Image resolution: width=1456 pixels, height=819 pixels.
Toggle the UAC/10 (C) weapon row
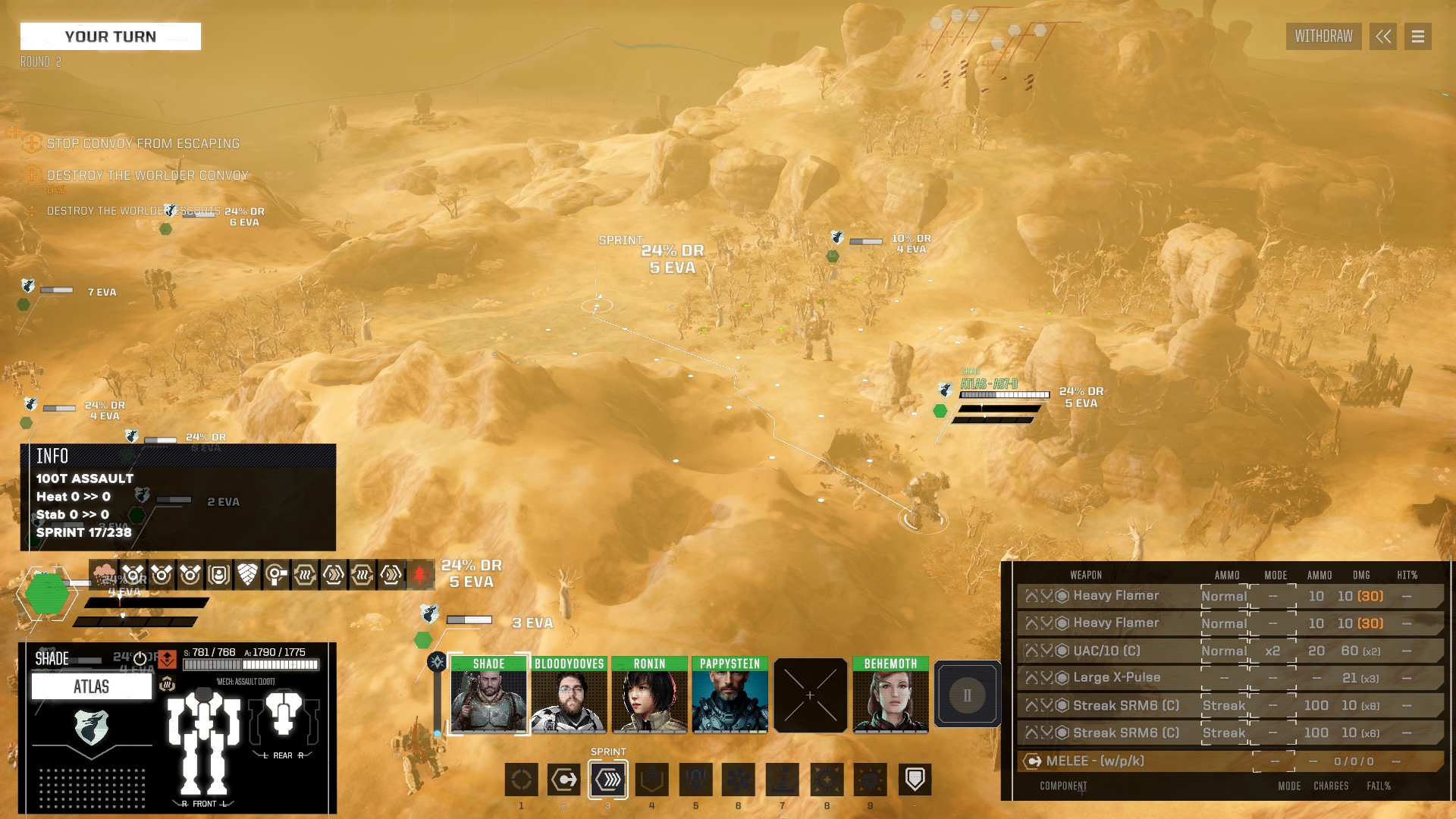click(x=1106, y=651)
